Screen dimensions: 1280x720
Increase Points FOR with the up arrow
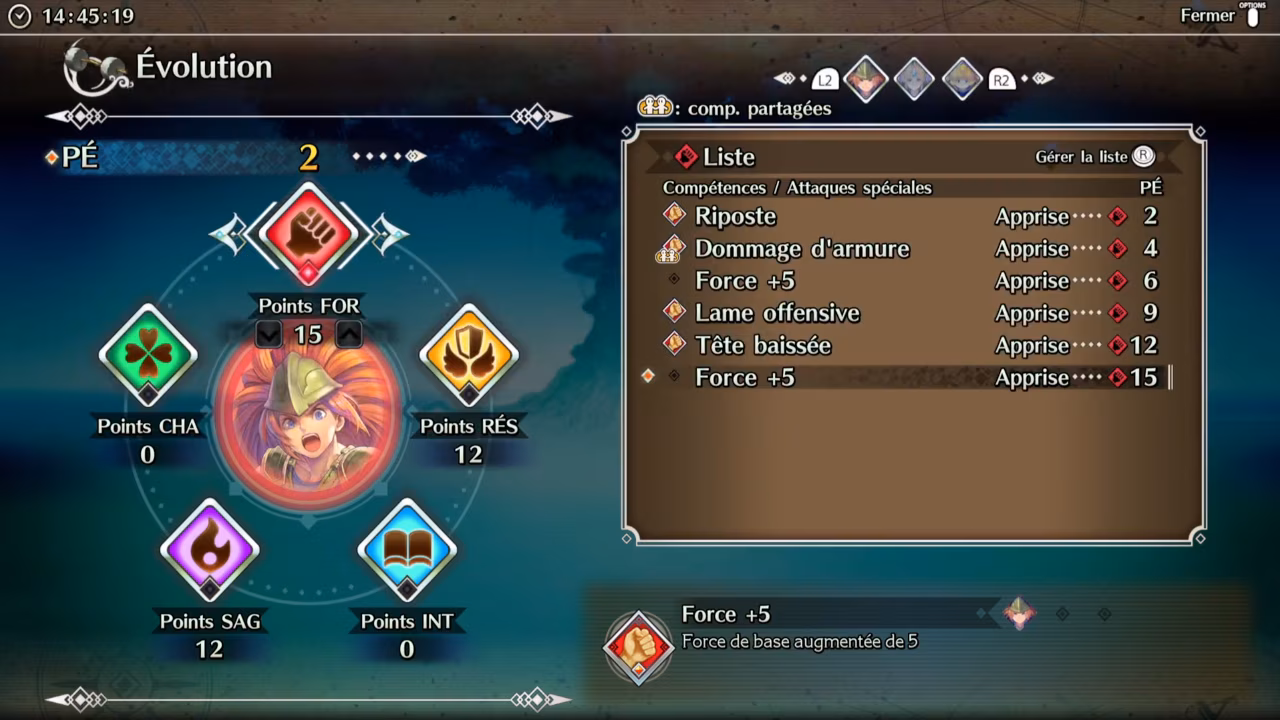coord(348,335)
